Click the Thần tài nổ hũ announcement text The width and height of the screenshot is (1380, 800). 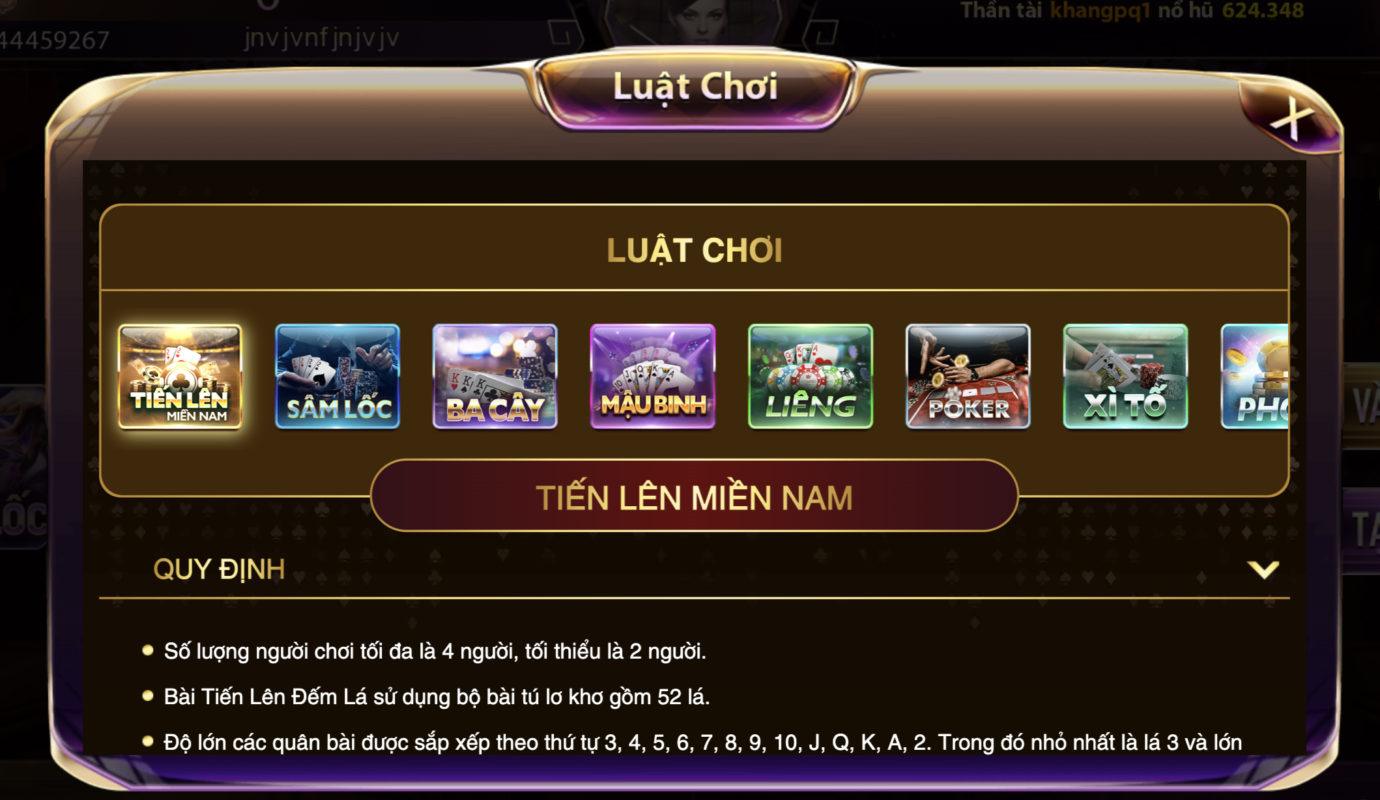click(x=1120, y=12)
